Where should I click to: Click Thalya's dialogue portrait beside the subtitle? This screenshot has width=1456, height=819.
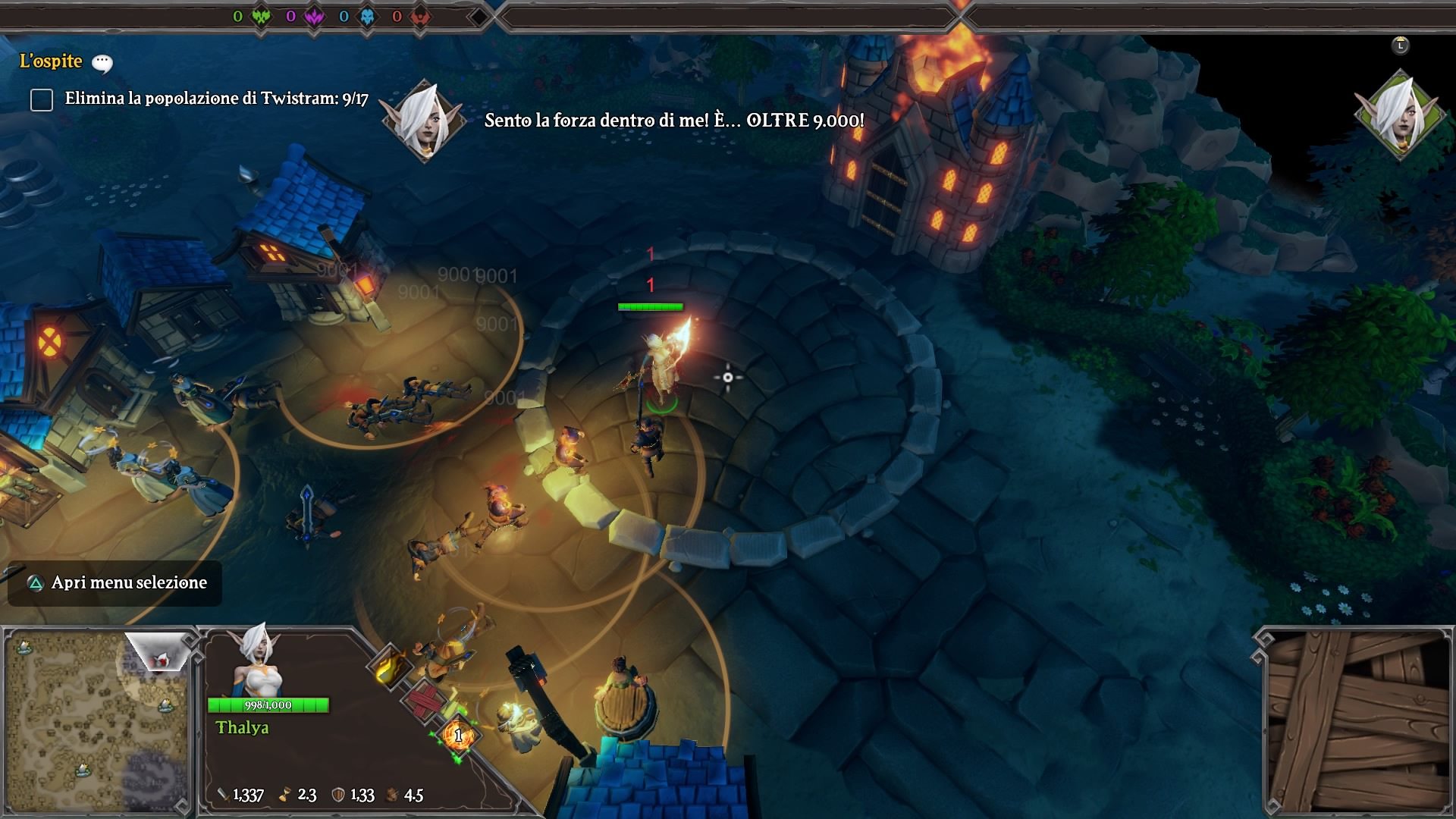pyautogui.click(x=425, y=120)
